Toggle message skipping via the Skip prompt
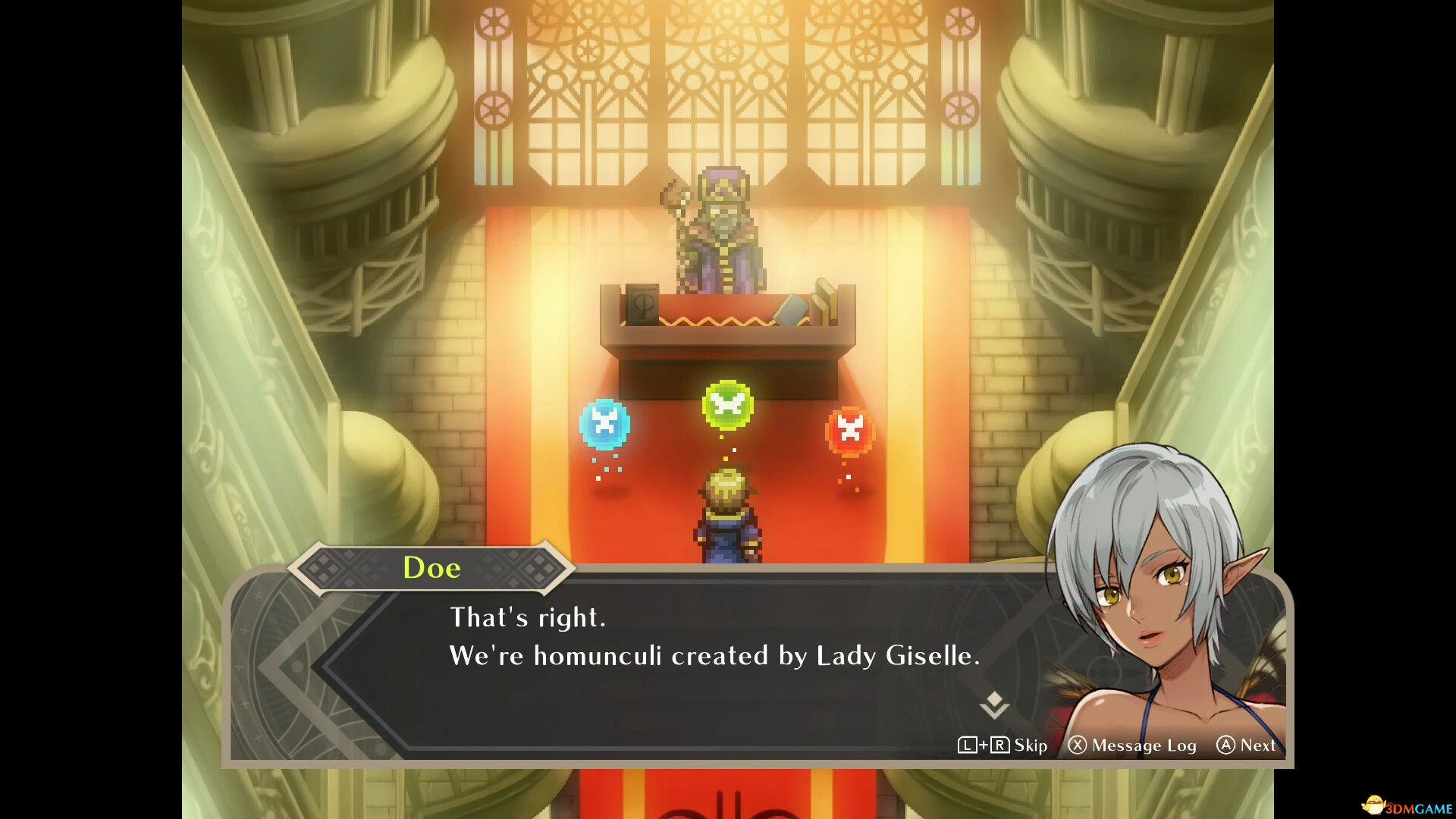 1028,745
